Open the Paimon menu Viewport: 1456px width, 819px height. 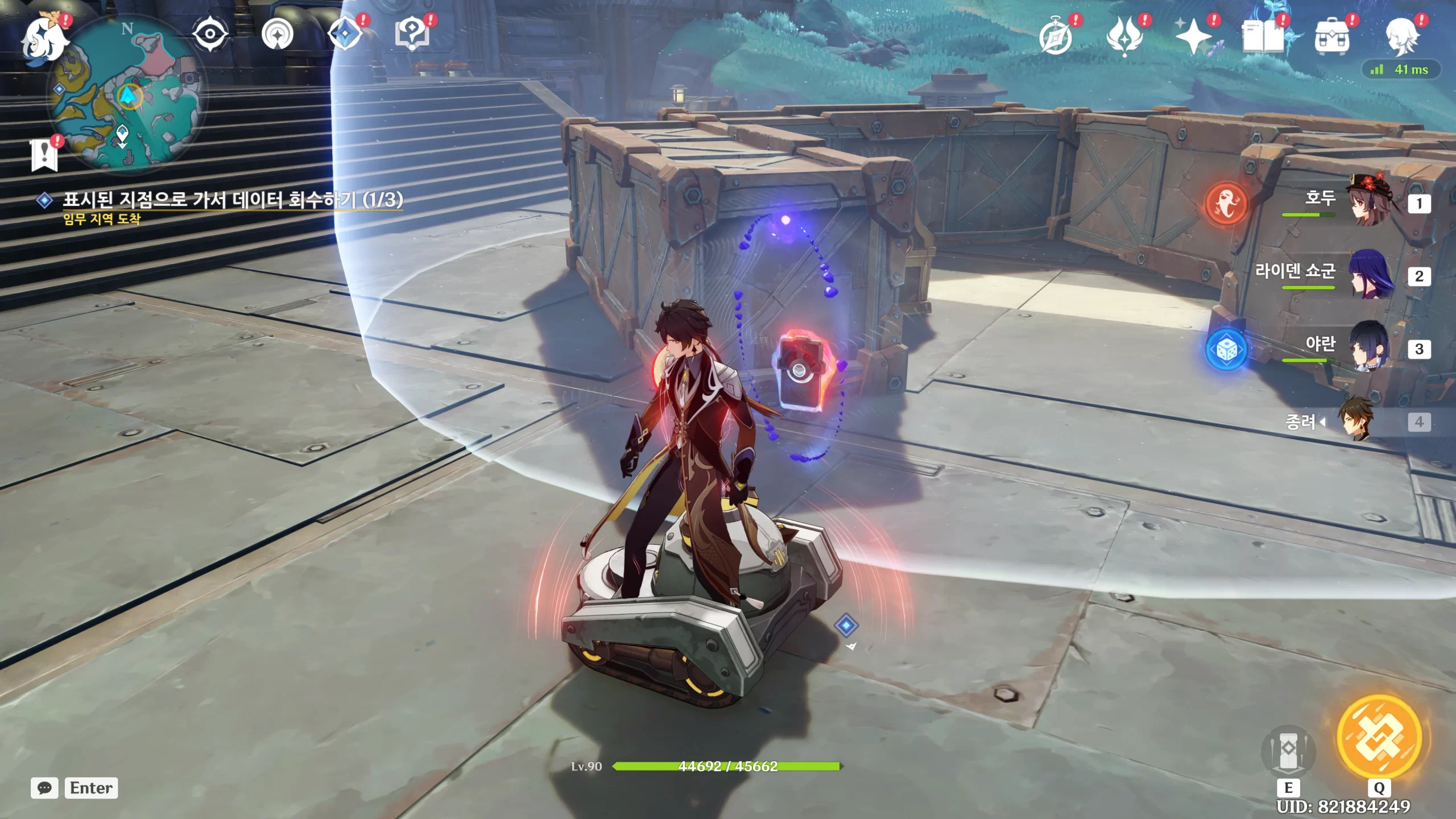tap(44, 39)
